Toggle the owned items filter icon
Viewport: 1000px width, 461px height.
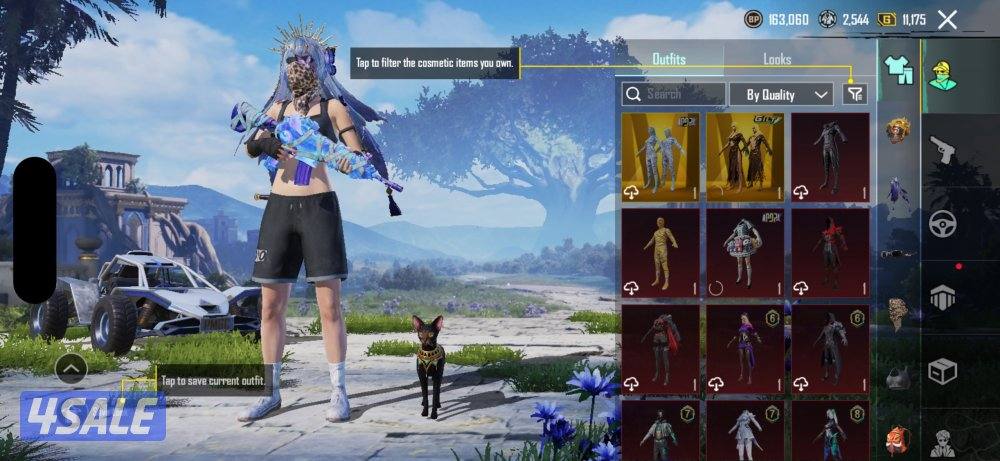tap(855, 93)
